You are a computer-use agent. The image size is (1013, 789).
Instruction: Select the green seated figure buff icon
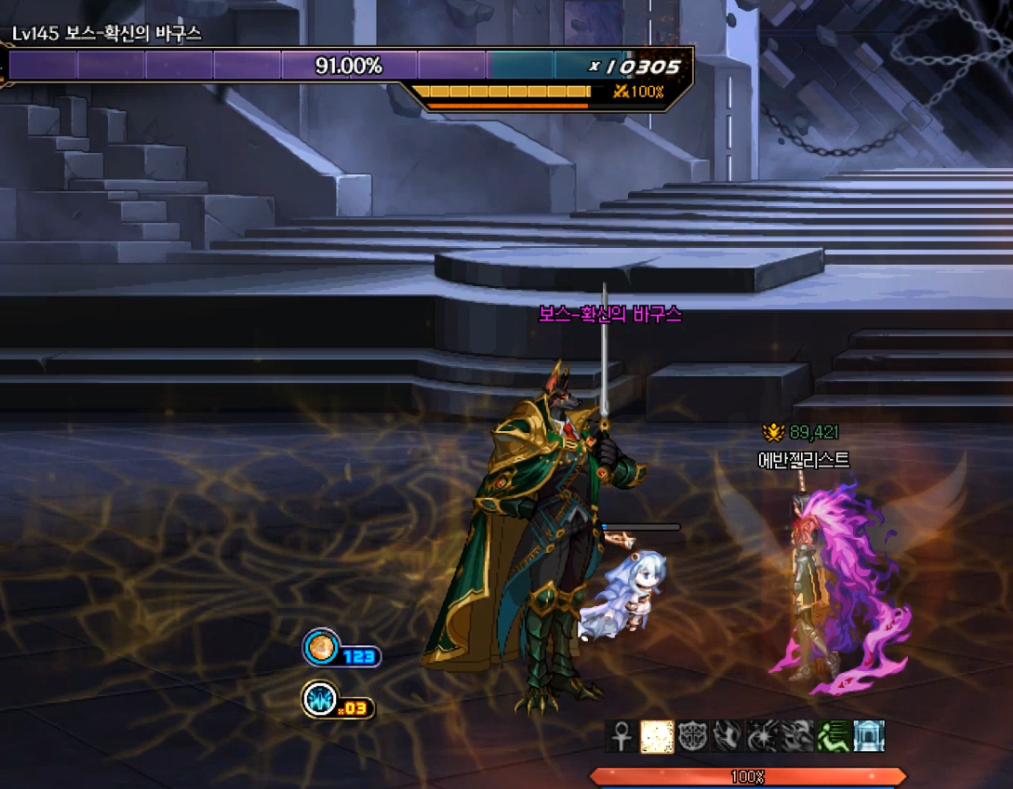click(833, 736)
